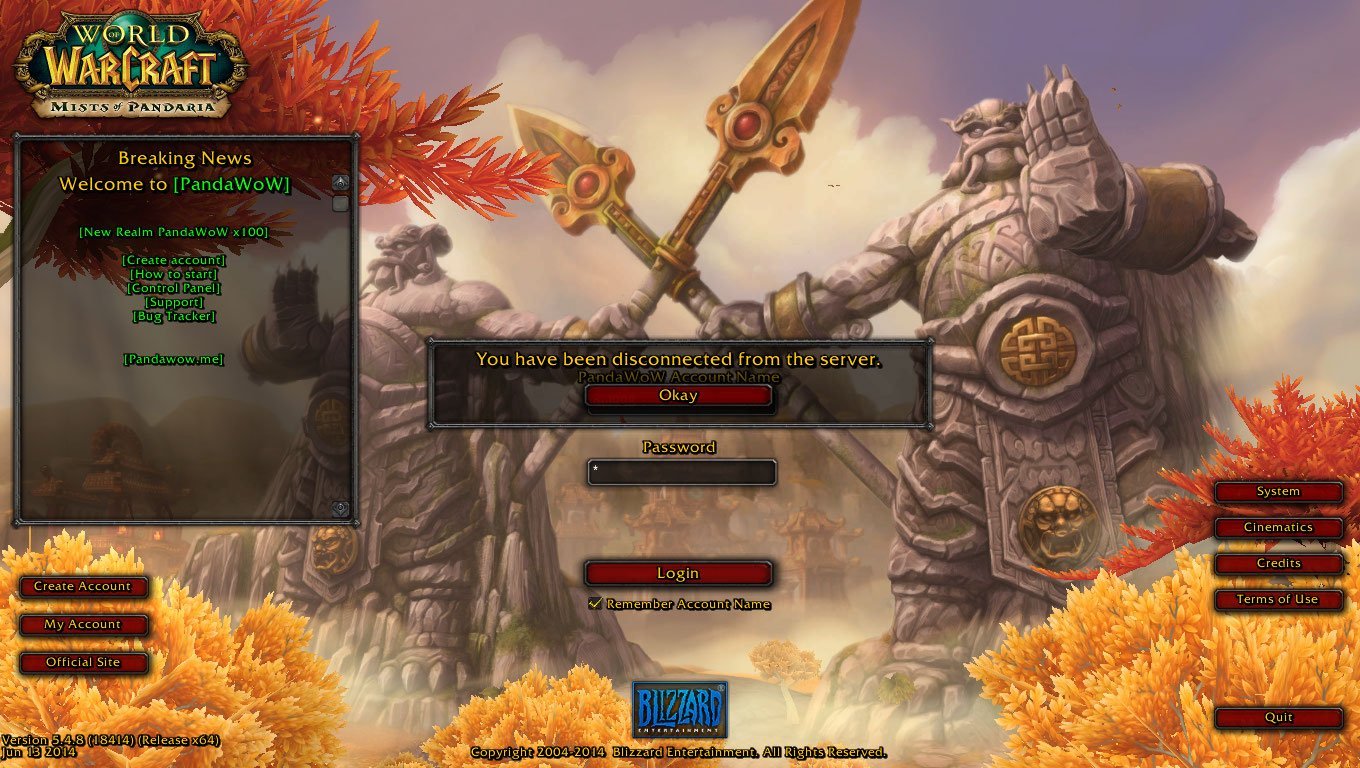Visit the Official Site
This screenshot has width=1360, height=768.
[83, 662]
